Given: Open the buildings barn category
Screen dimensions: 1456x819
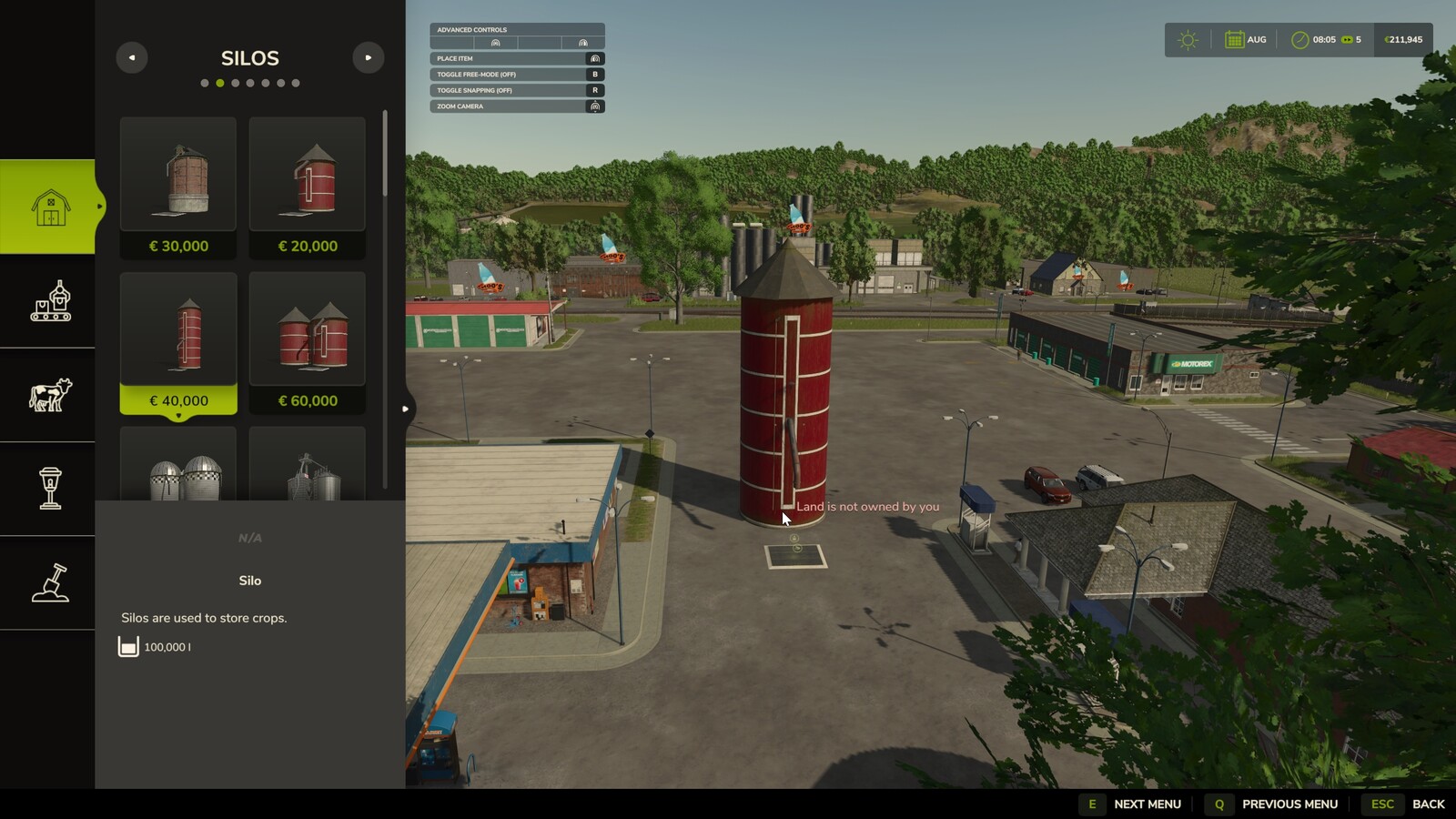Looking at the screenshot, I should pyautogui.click(x=49, y=207).
